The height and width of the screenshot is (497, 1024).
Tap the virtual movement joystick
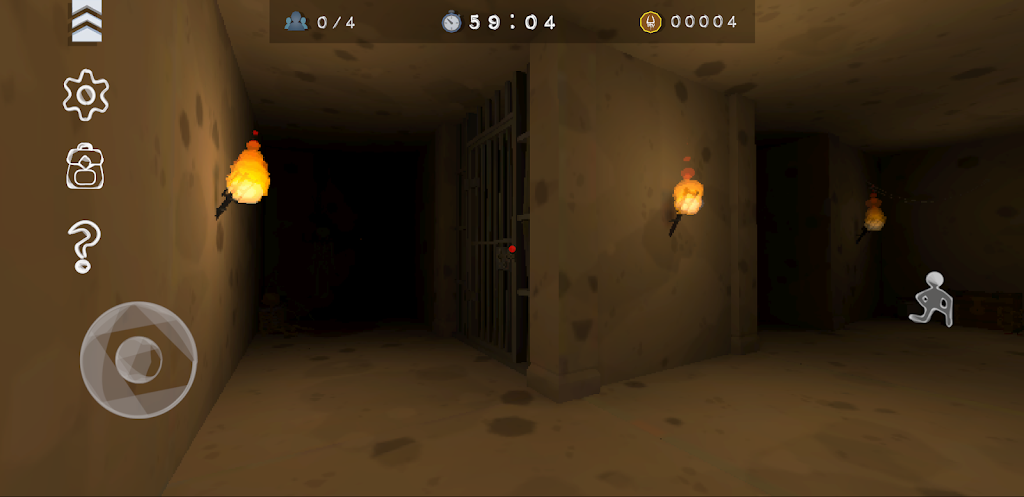tap(138, 359)
